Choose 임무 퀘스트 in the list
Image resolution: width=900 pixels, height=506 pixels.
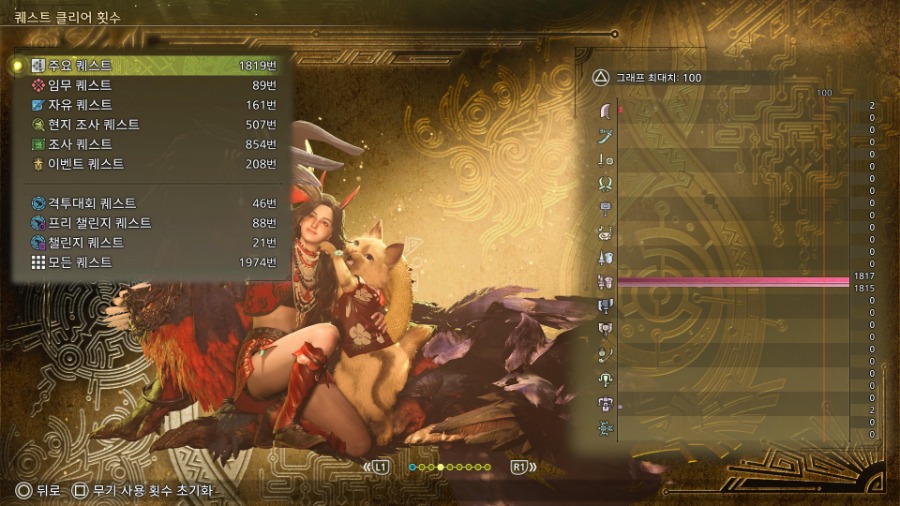coord(150,85)
